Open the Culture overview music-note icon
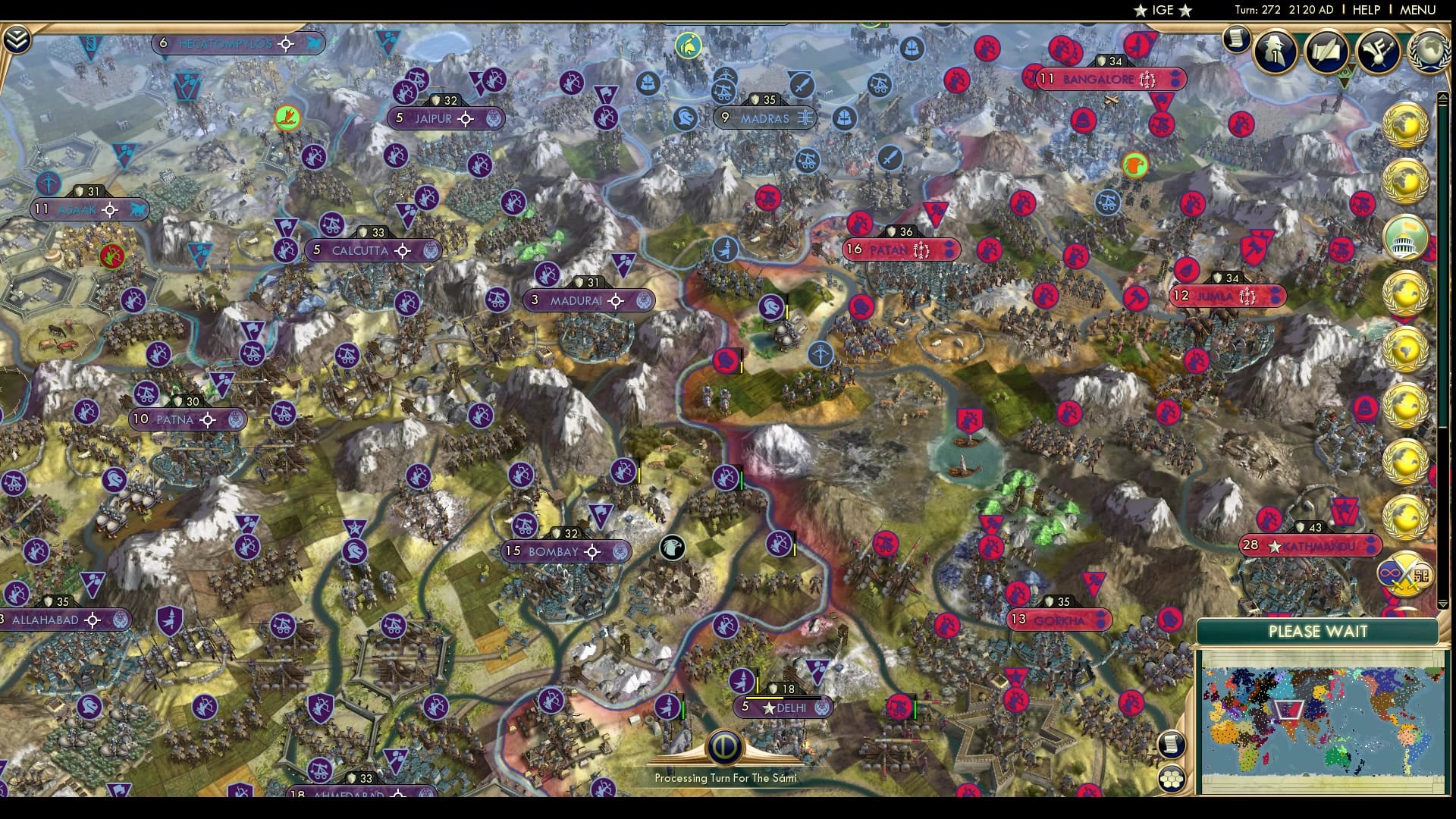The image size is (1456, 819). click(1379, 50)
